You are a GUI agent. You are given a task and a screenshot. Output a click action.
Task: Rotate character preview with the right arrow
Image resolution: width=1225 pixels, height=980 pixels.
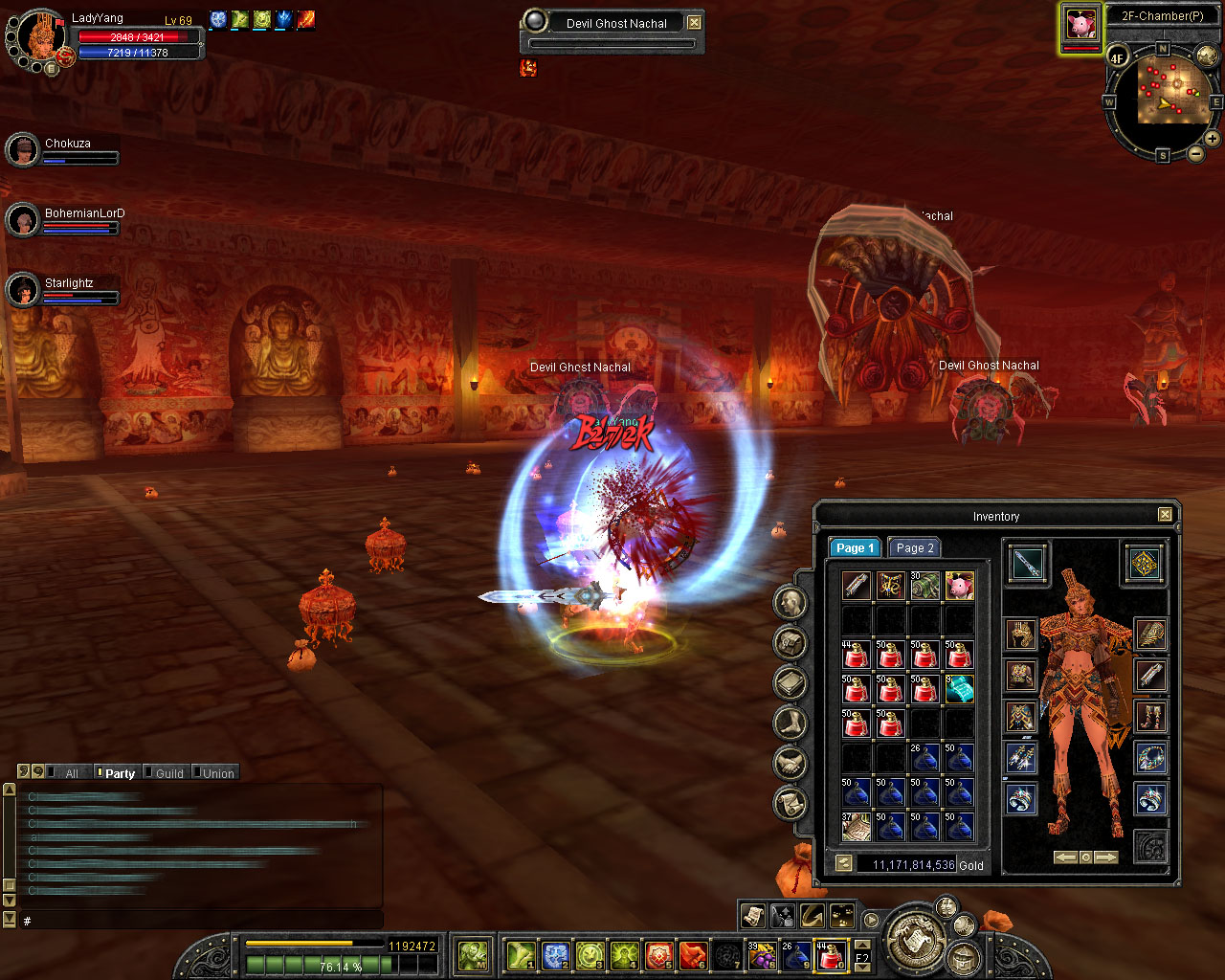pyautogui.click(x=1105, y=857)
